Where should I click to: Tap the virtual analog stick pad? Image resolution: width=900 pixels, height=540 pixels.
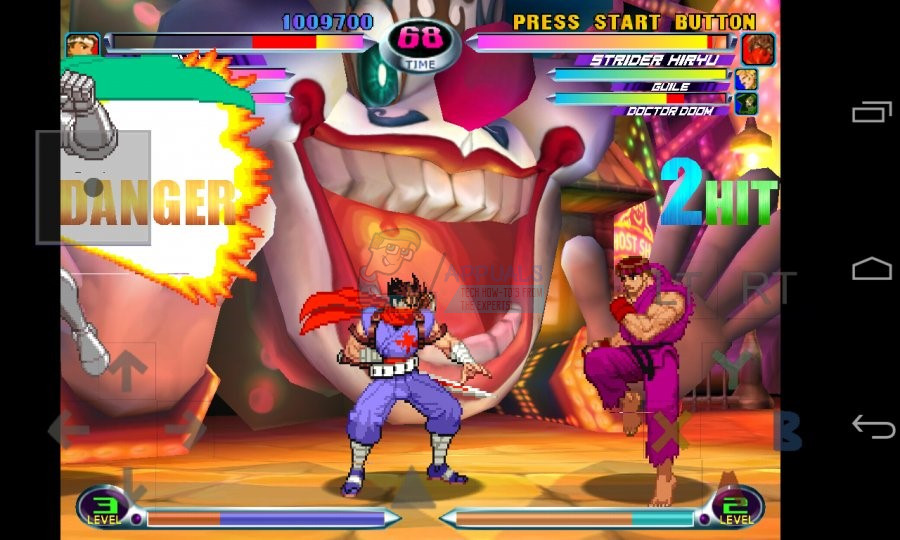coord(93,187)
